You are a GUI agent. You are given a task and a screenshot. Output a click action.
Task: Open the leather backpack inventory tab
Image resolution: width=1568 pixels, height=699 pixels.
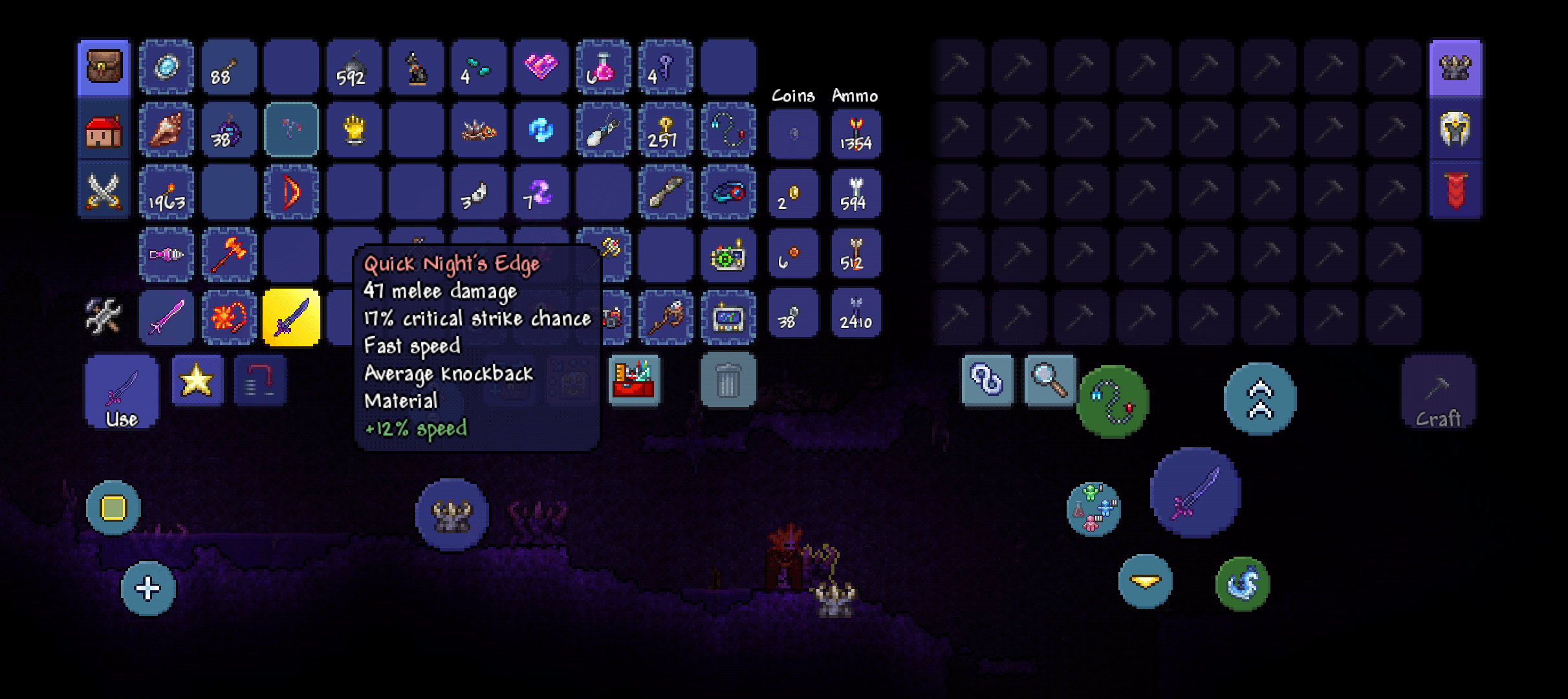[x=103, y=67]
